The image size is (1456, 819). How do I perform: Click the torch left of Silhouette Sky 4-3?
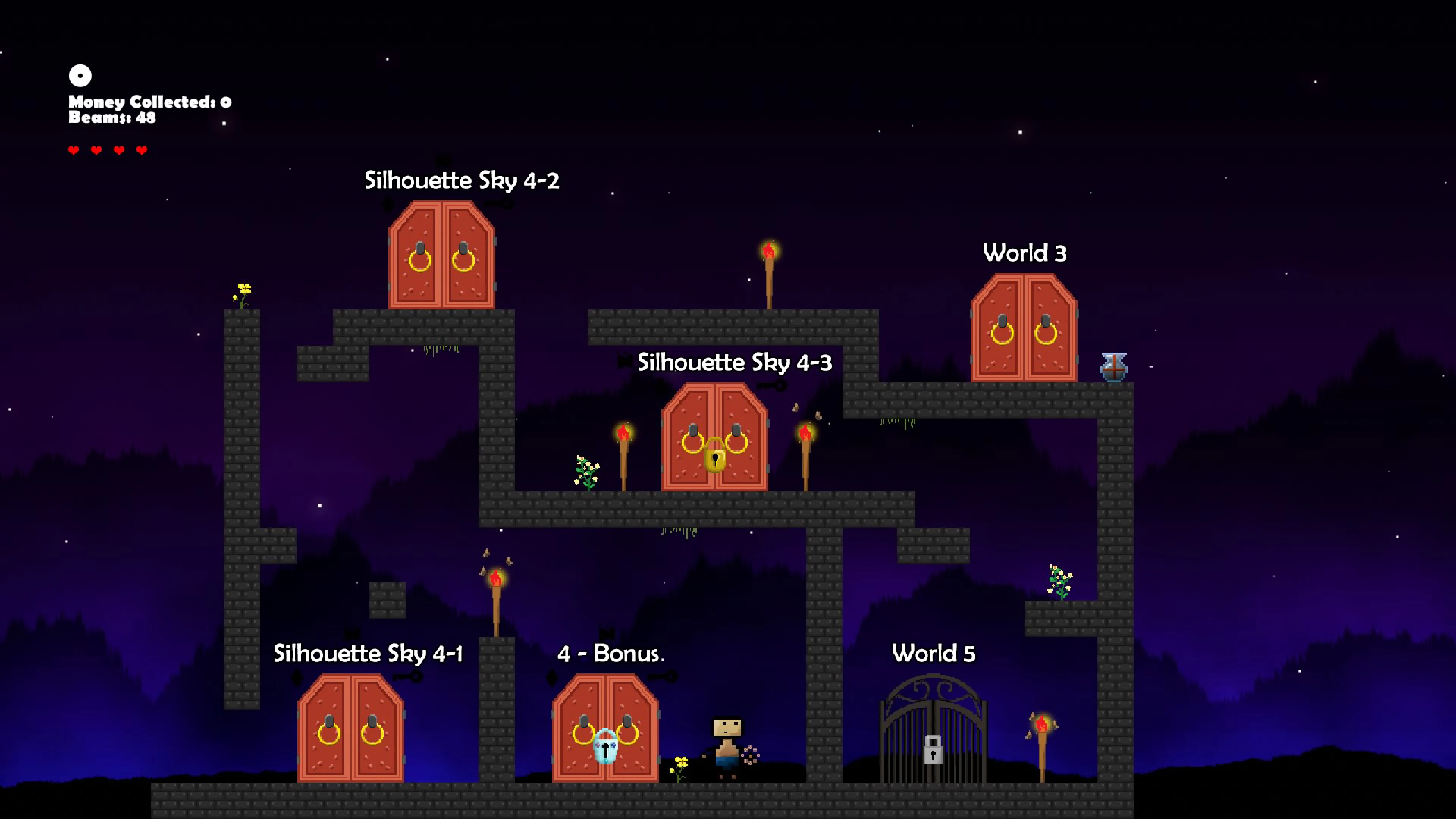pos(624,447)
